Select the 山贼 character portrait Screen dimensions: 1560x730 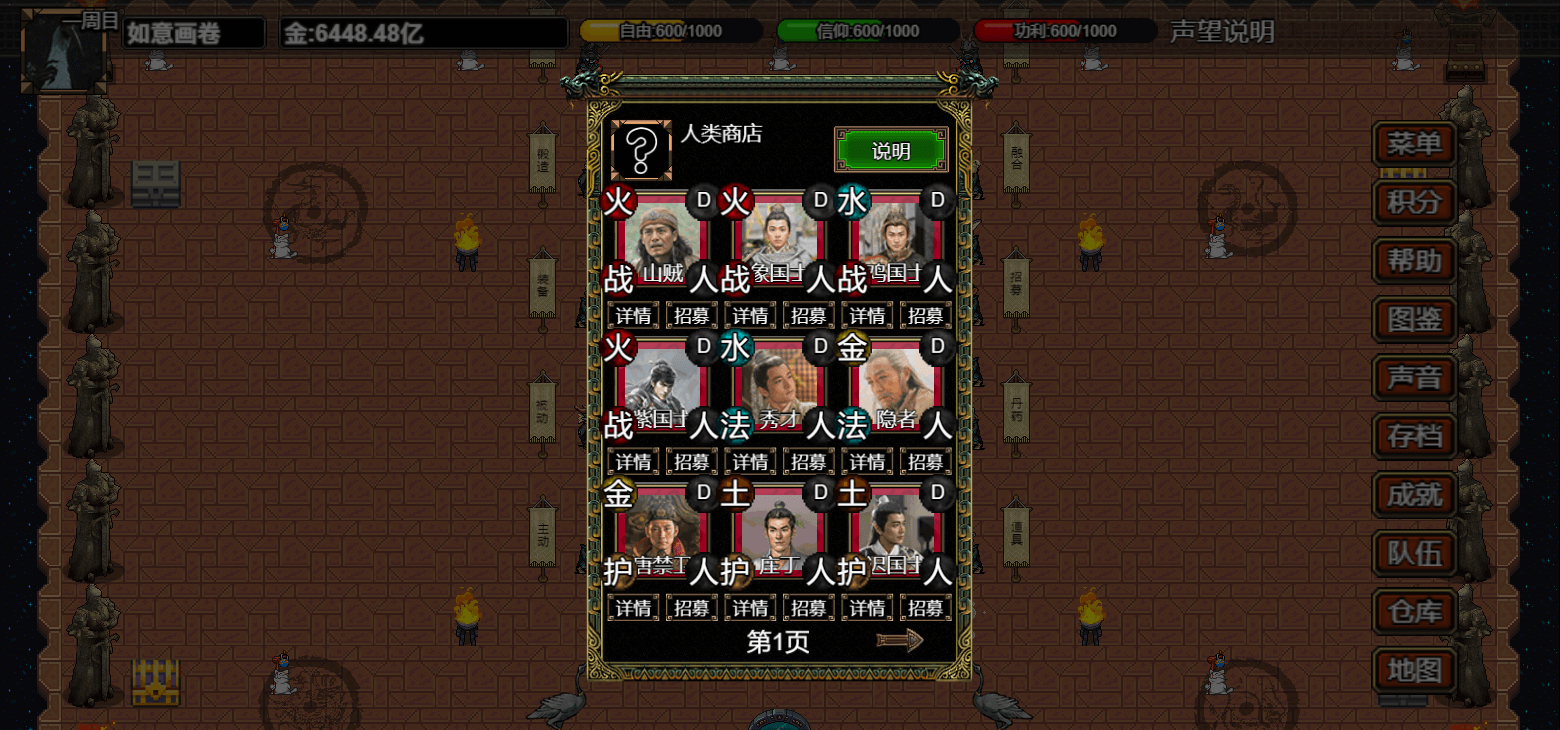[663, 241]
